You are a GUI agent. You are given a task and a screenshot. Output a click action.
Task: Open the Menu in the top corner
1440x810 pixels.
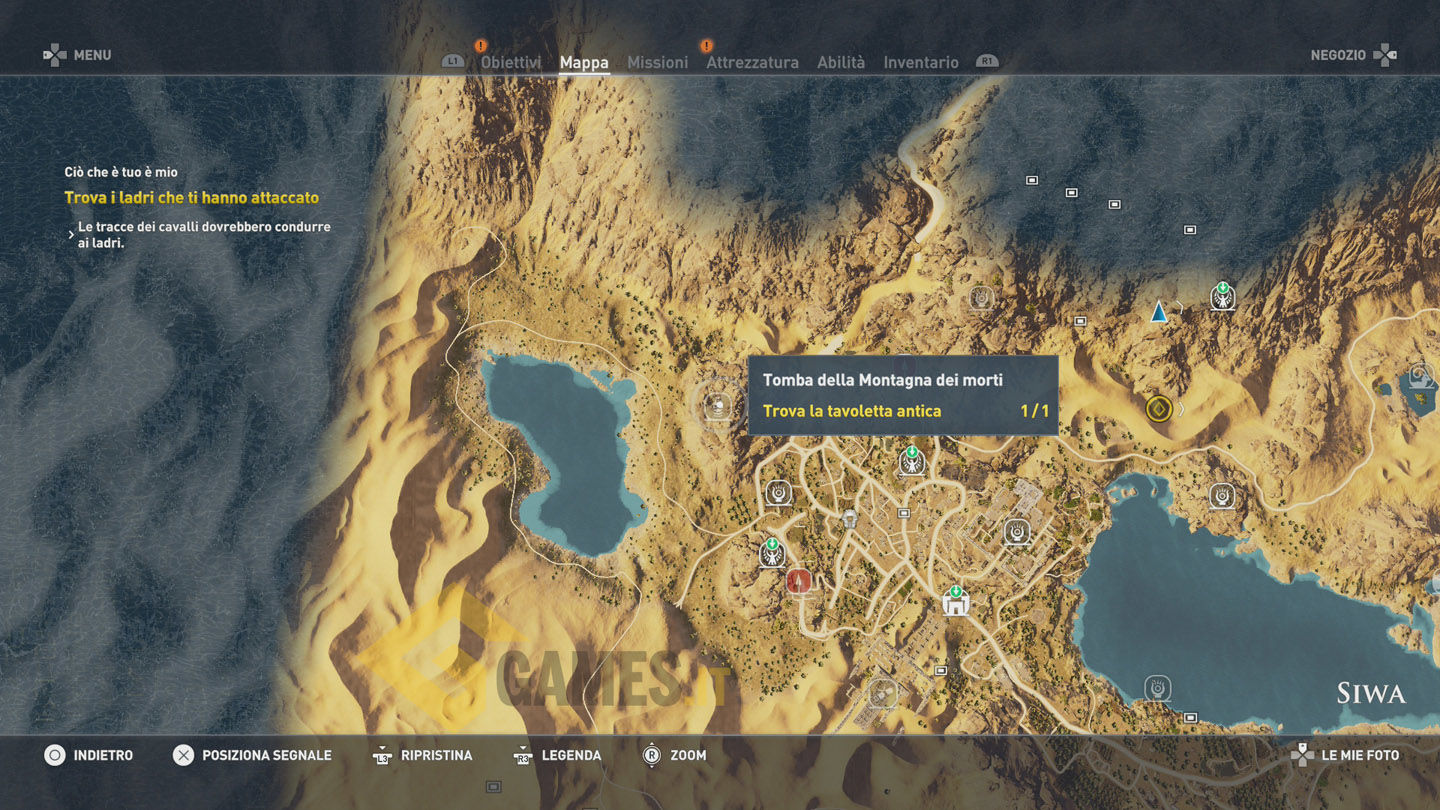(x=78, y=55)
